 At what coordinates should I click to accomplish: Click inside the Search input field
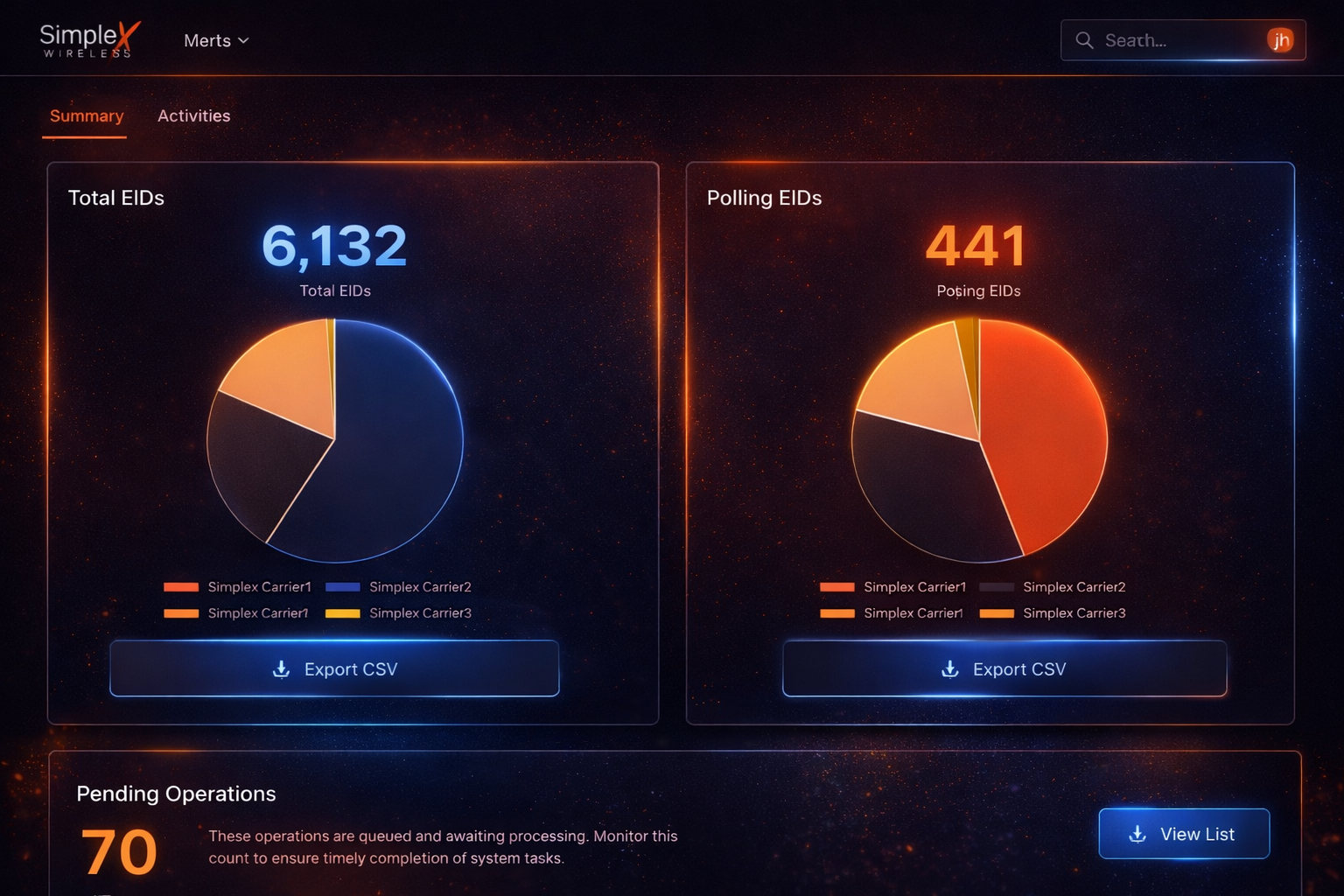point(1164,40)
